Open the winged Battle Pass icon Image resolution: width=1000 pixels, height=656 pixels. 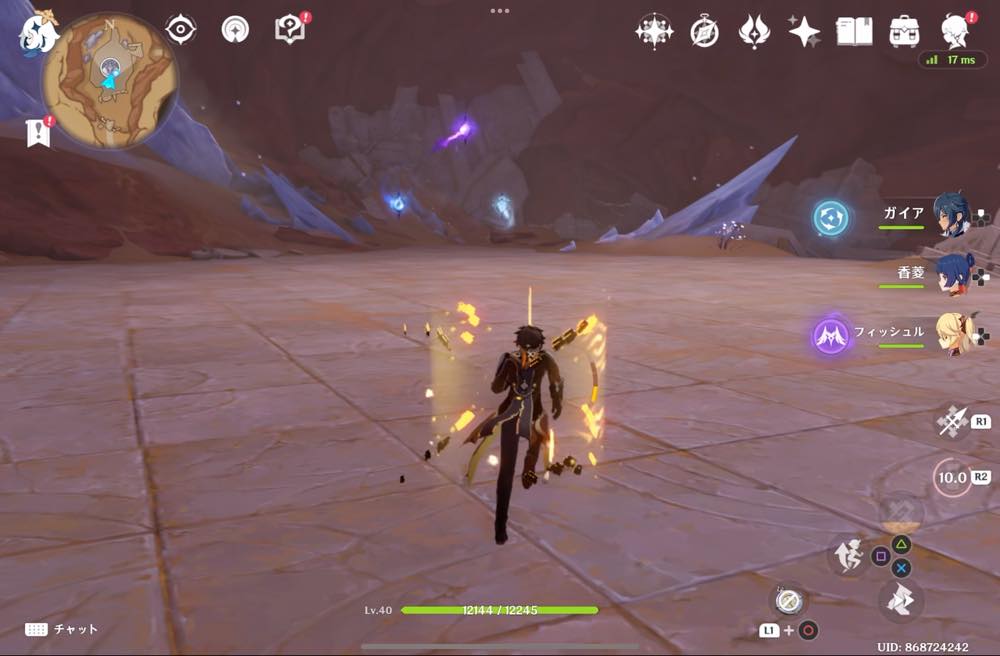754,31
